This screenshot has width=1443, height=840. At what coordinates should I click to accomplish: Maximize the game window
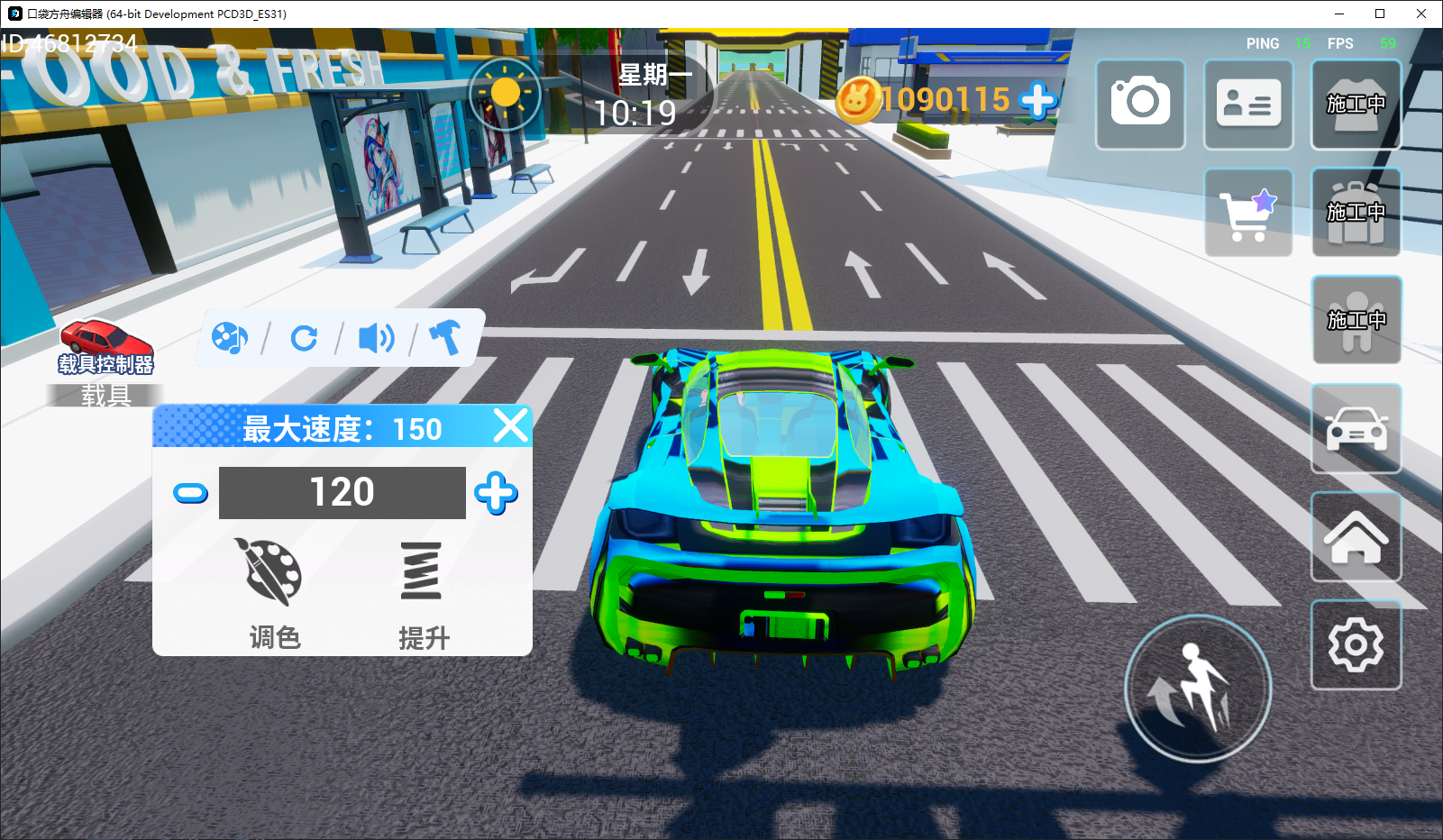pos(1380,14)
